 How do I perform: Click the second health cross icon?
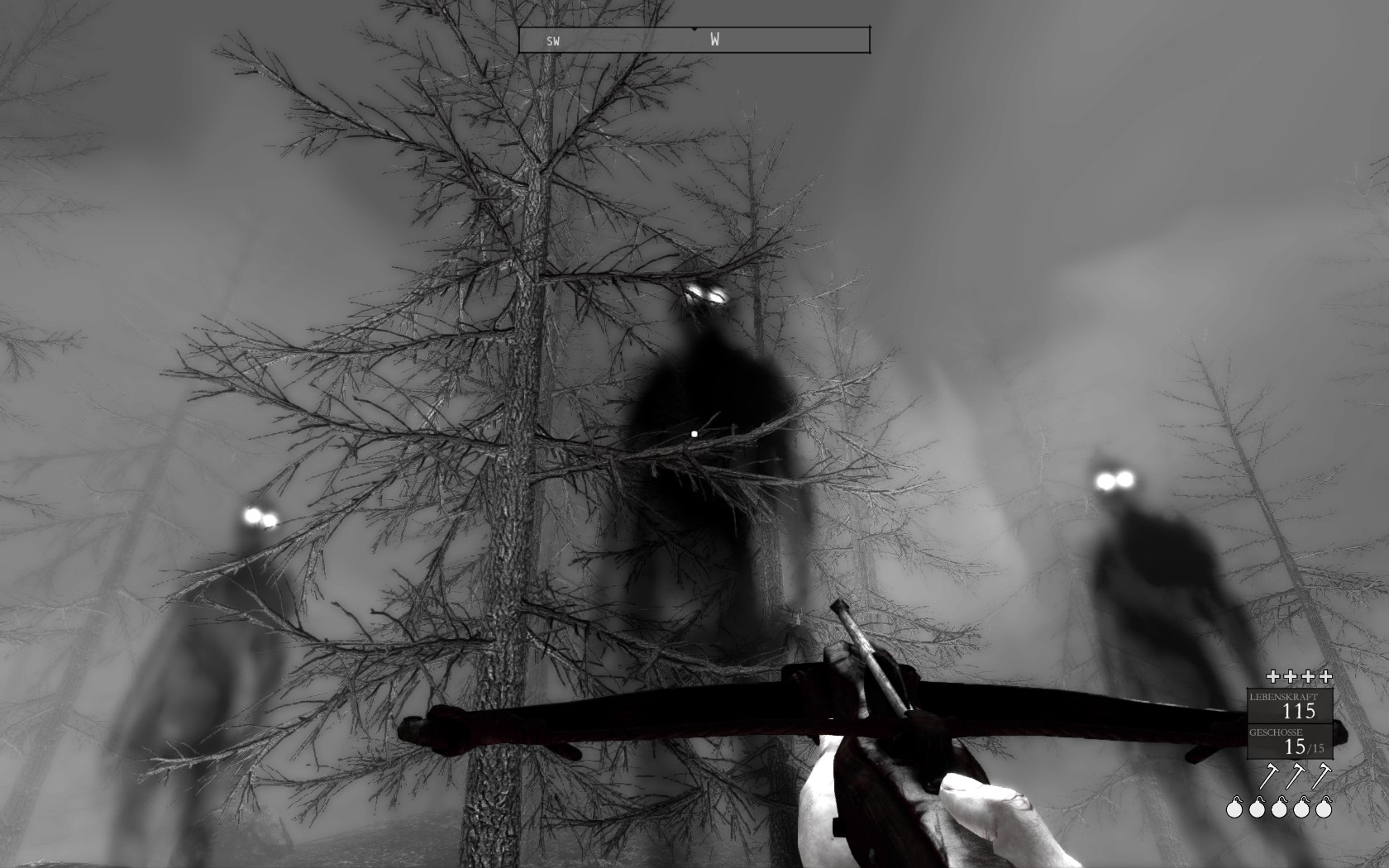[1291, 676]
